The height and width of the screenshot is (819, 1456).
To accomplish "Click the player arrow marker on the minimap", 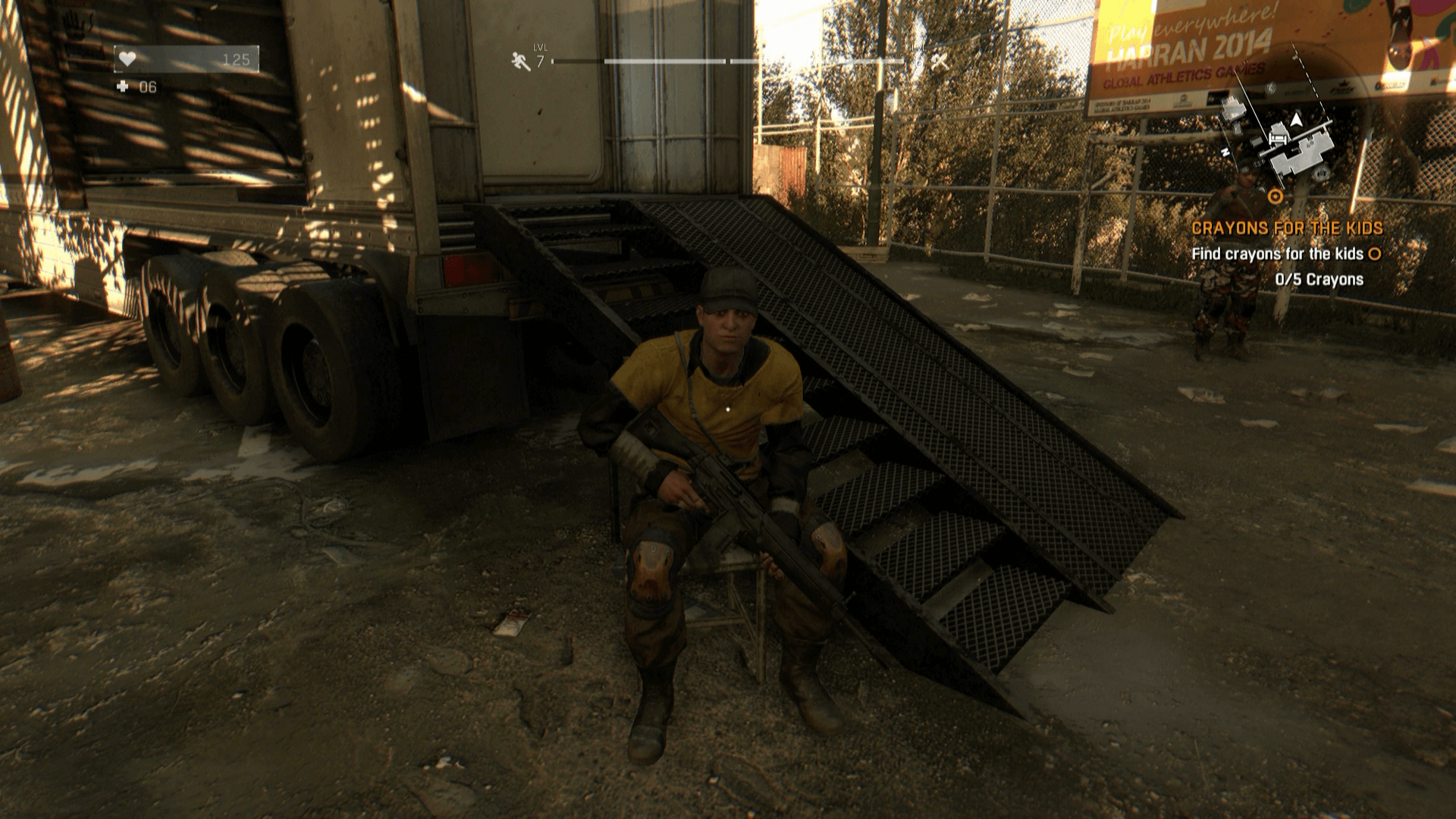I will click(x=1296, y=120).
